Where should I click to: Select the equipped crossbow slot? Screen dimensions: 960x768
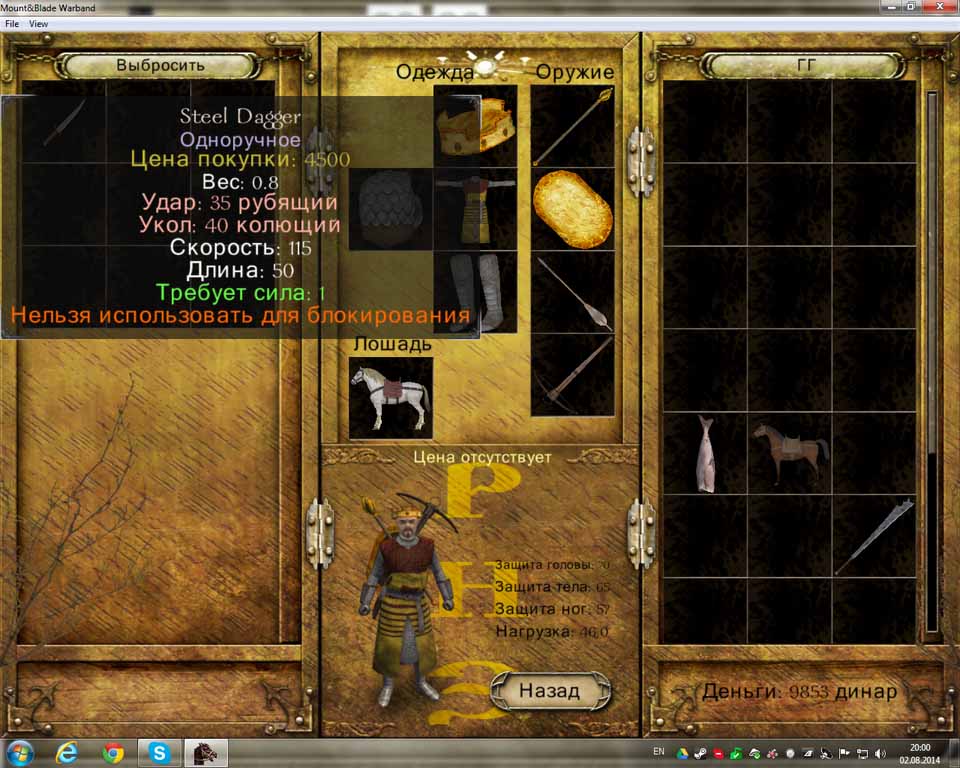[572, 374]
